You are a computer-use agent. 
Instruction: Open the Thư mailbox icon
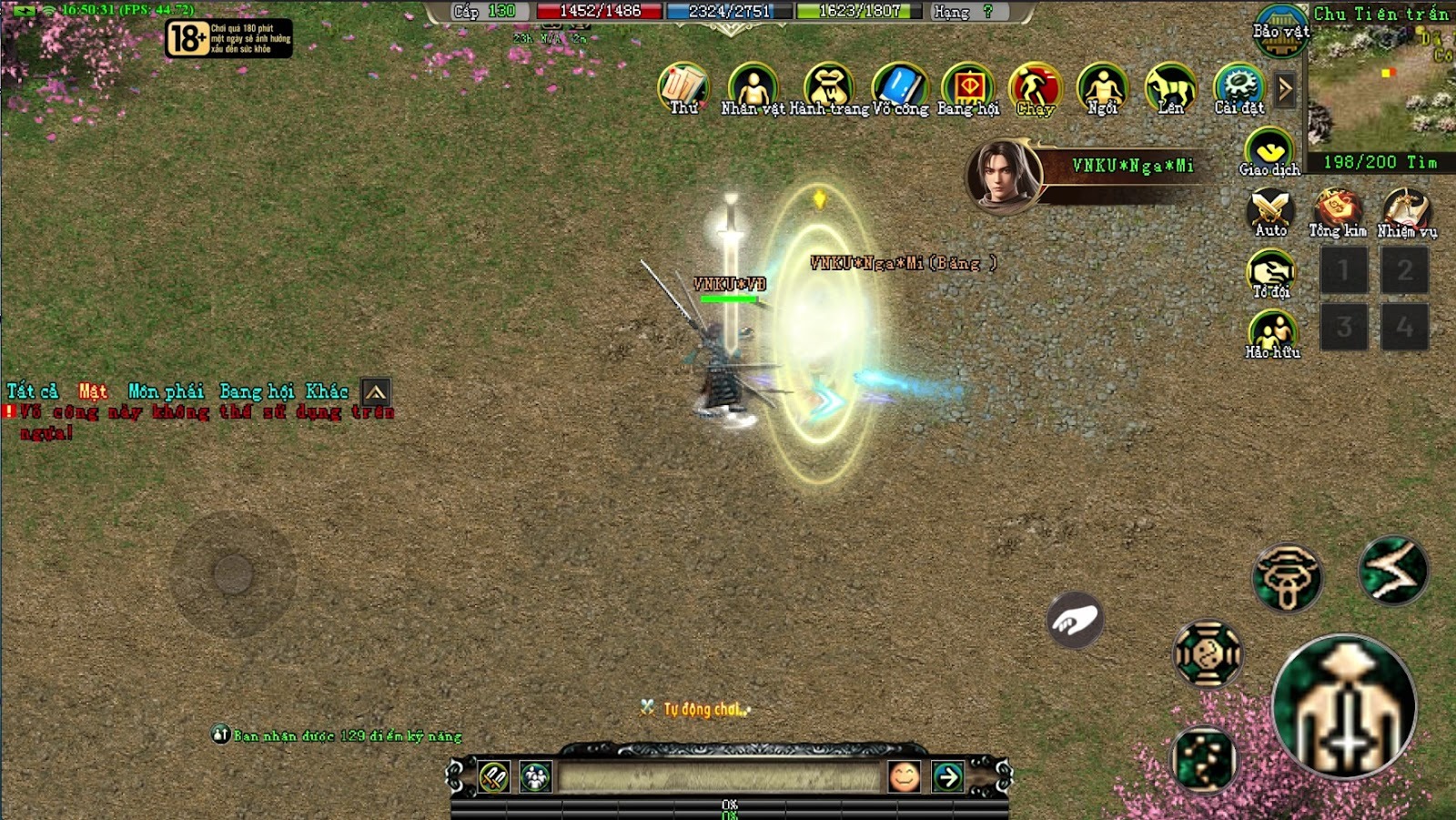pos(682,87)
